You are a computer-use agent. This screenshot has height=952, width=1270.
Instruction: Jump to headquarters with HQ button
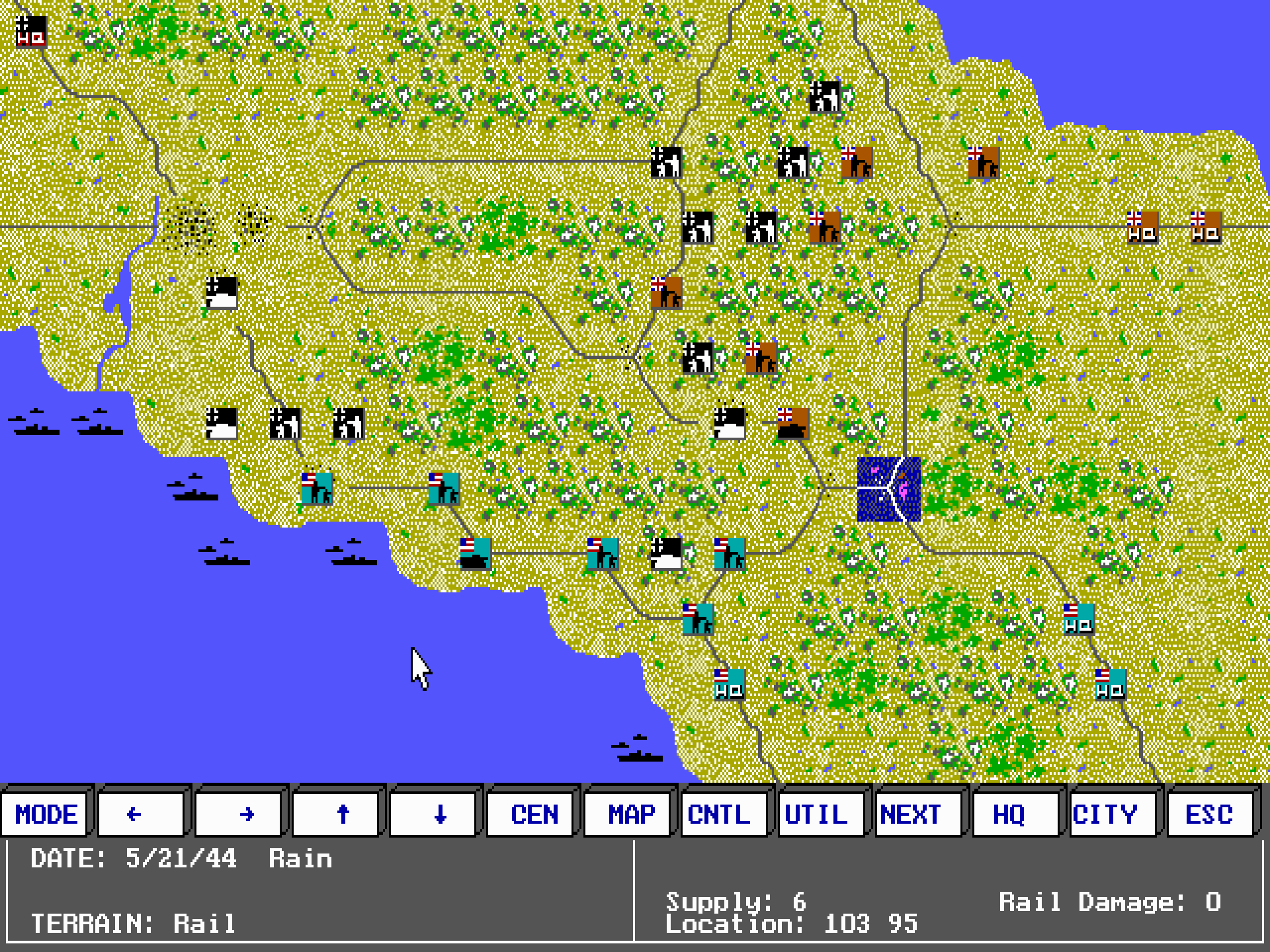tap(1015, 814)
